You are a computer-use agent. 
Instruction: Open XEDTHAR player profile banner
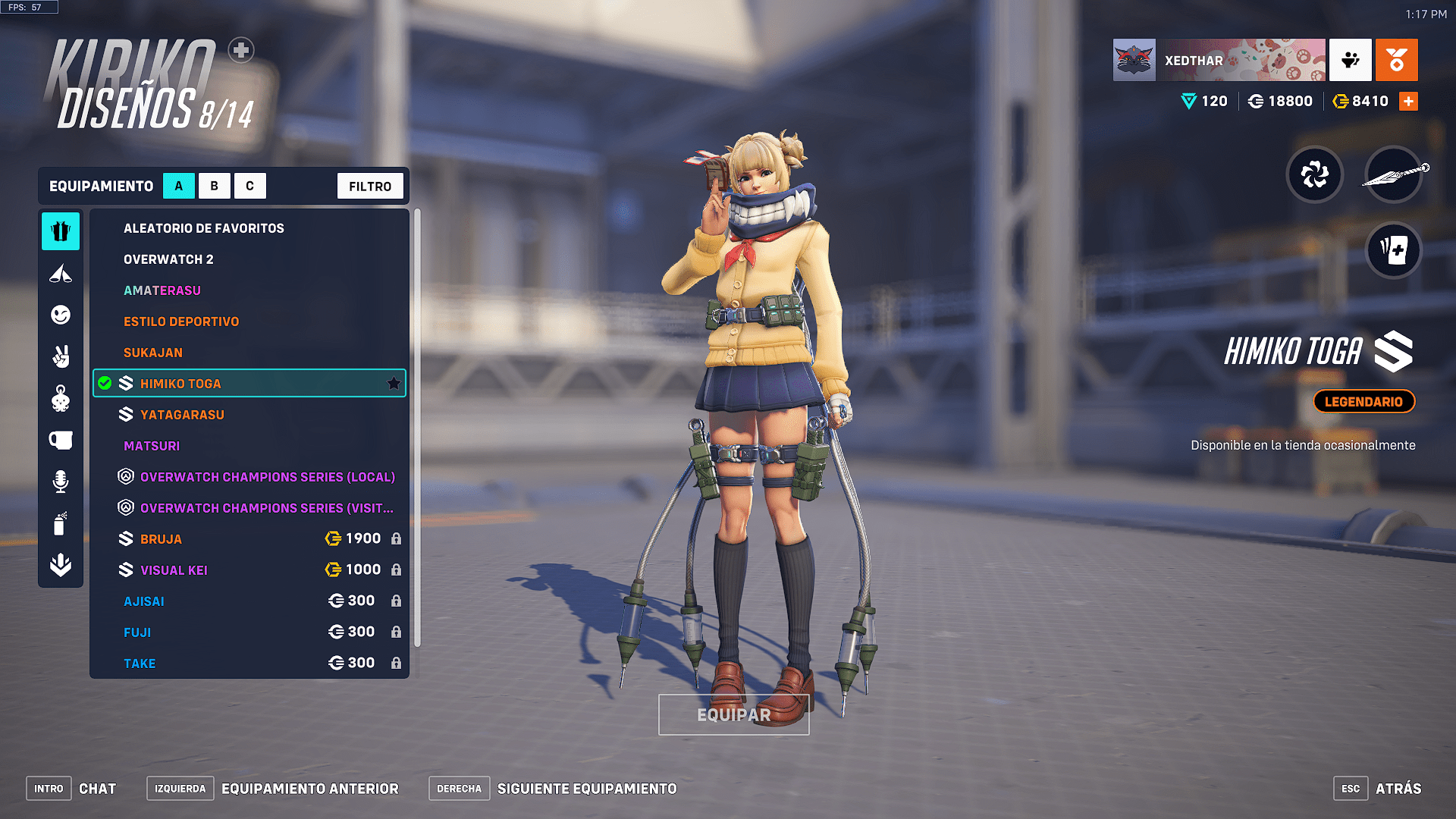(1219, 60)
